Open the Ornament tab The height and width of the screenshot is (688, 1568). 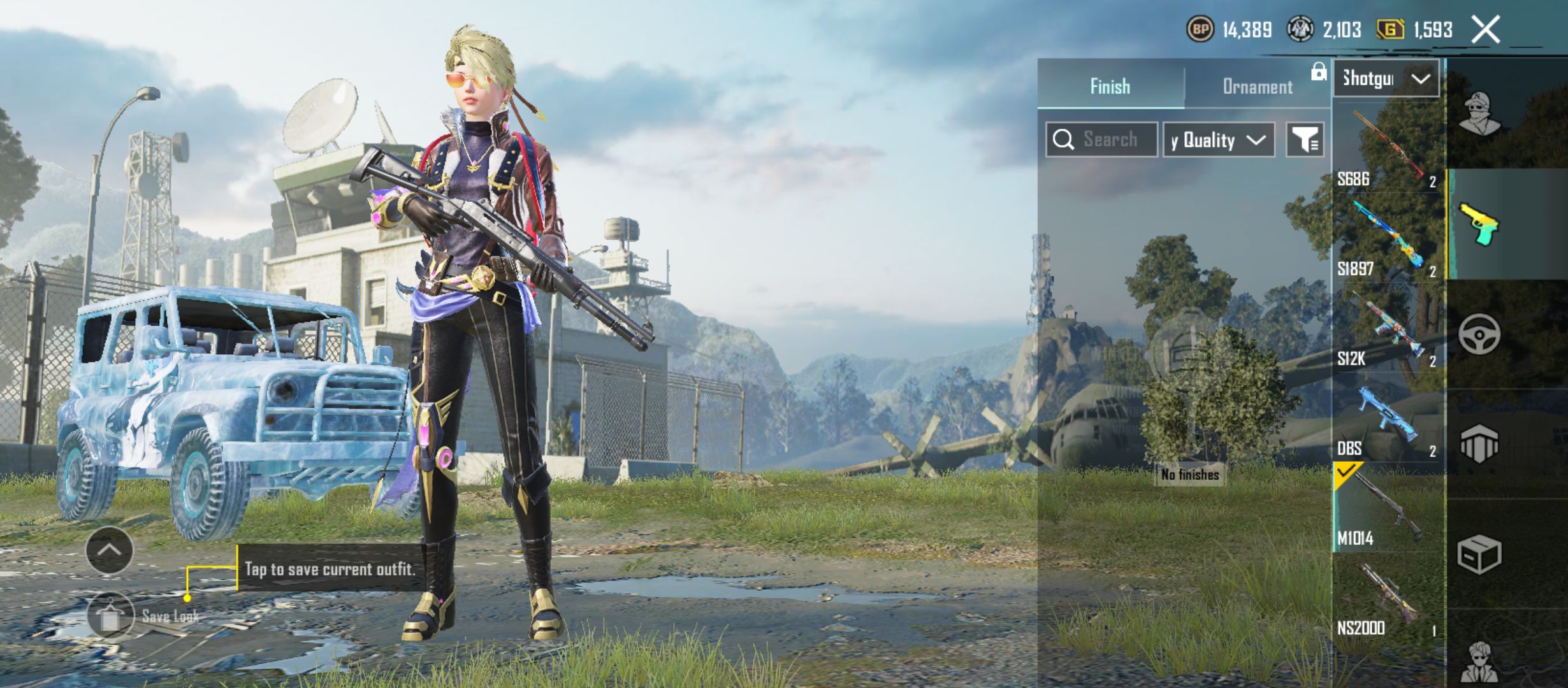point(1257,86)
